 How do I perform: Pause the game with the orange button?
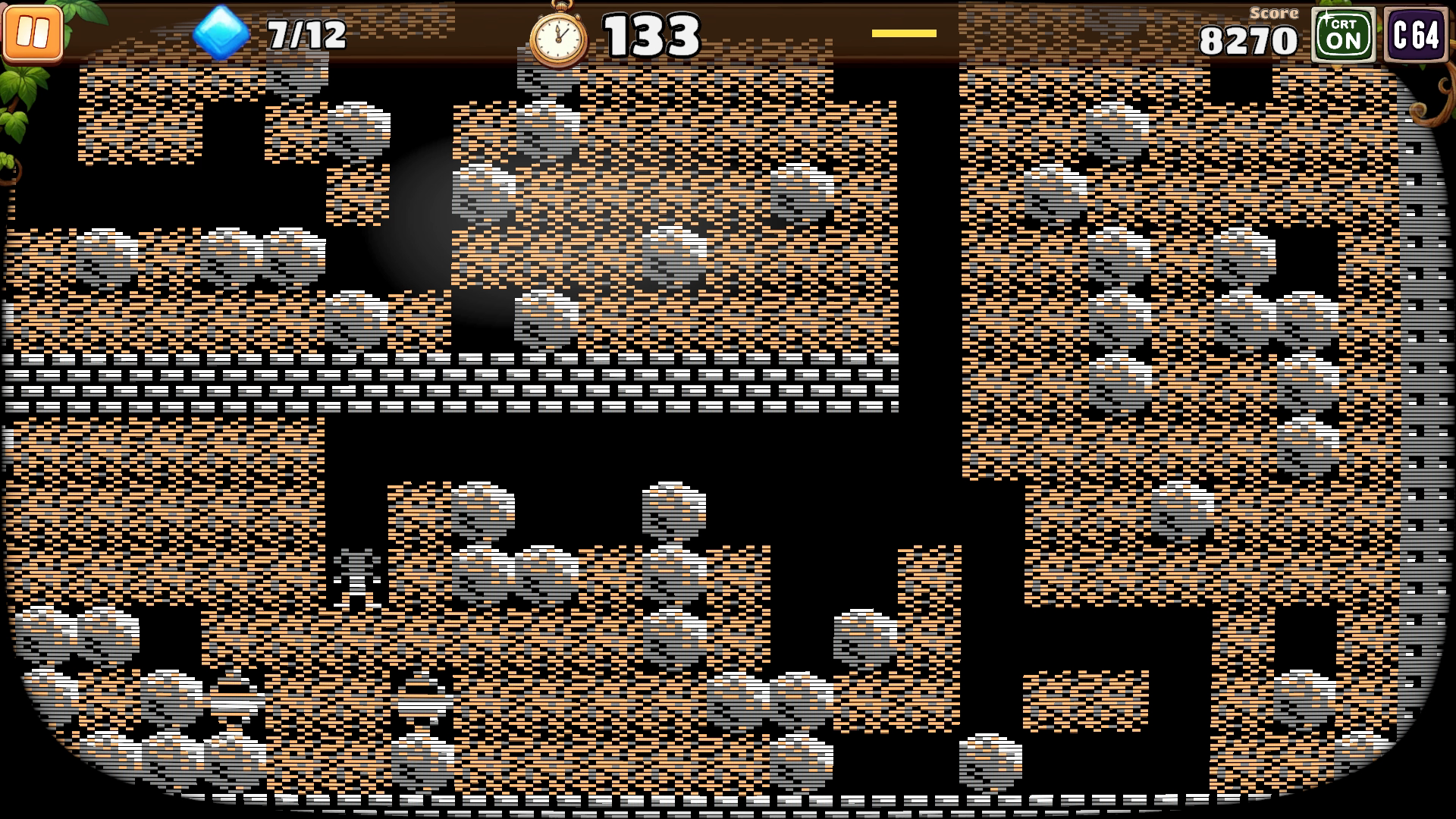[33, 33]
